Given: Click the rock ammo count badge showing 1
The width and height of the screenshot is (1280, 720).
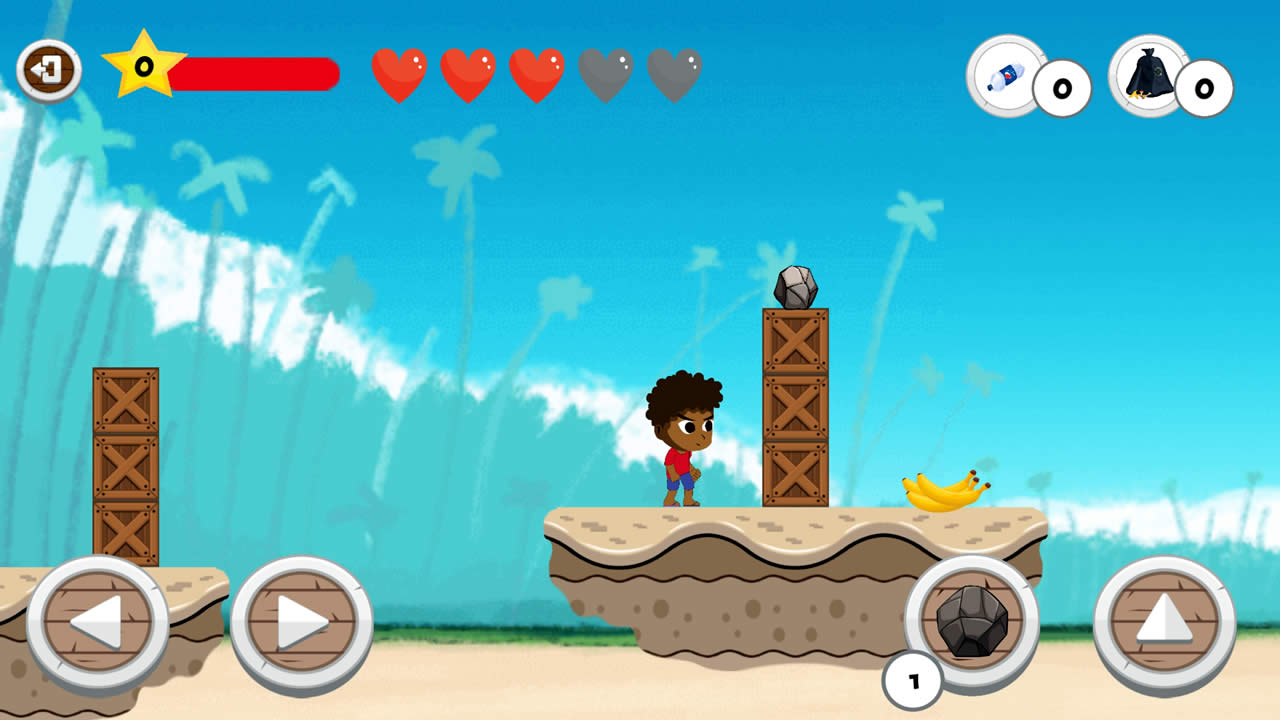Looking at the screenshot, I should coord(913,679).
